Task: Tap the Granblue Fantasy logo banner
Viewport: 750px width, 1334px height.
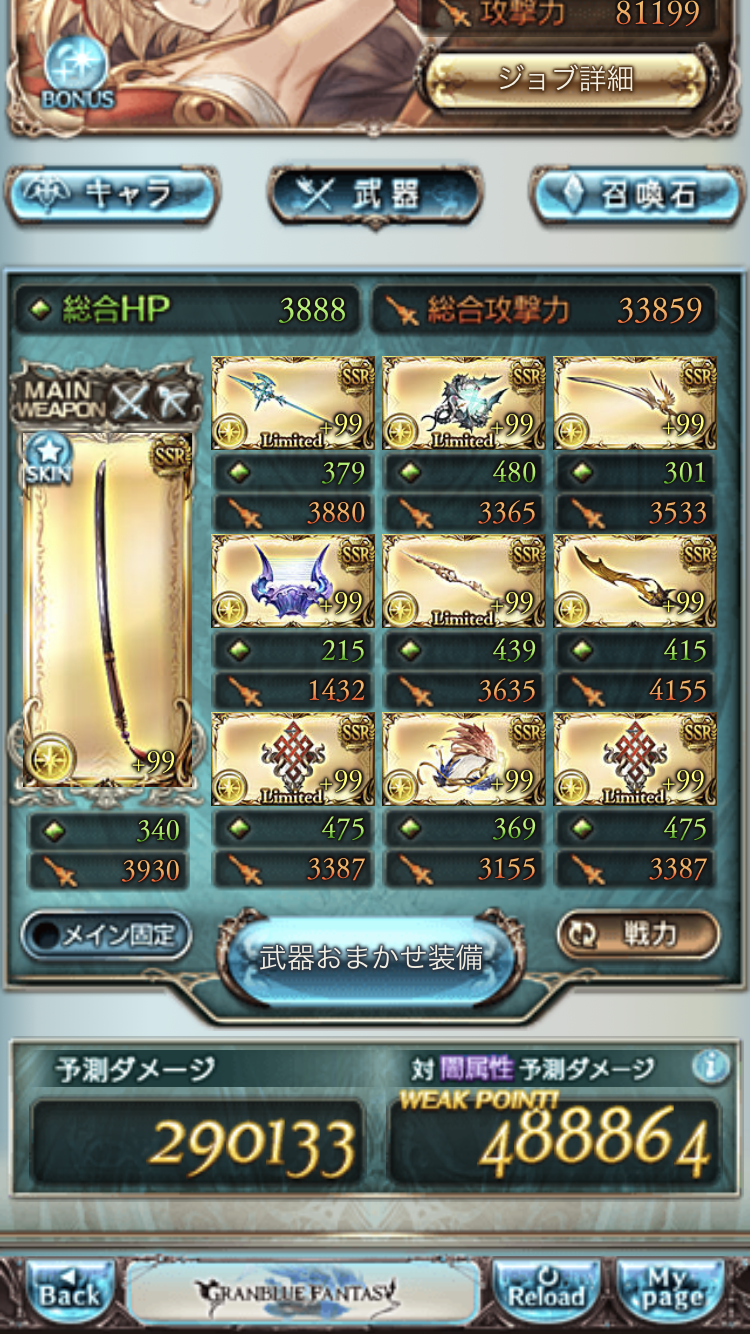Action: pos(303,1291)
